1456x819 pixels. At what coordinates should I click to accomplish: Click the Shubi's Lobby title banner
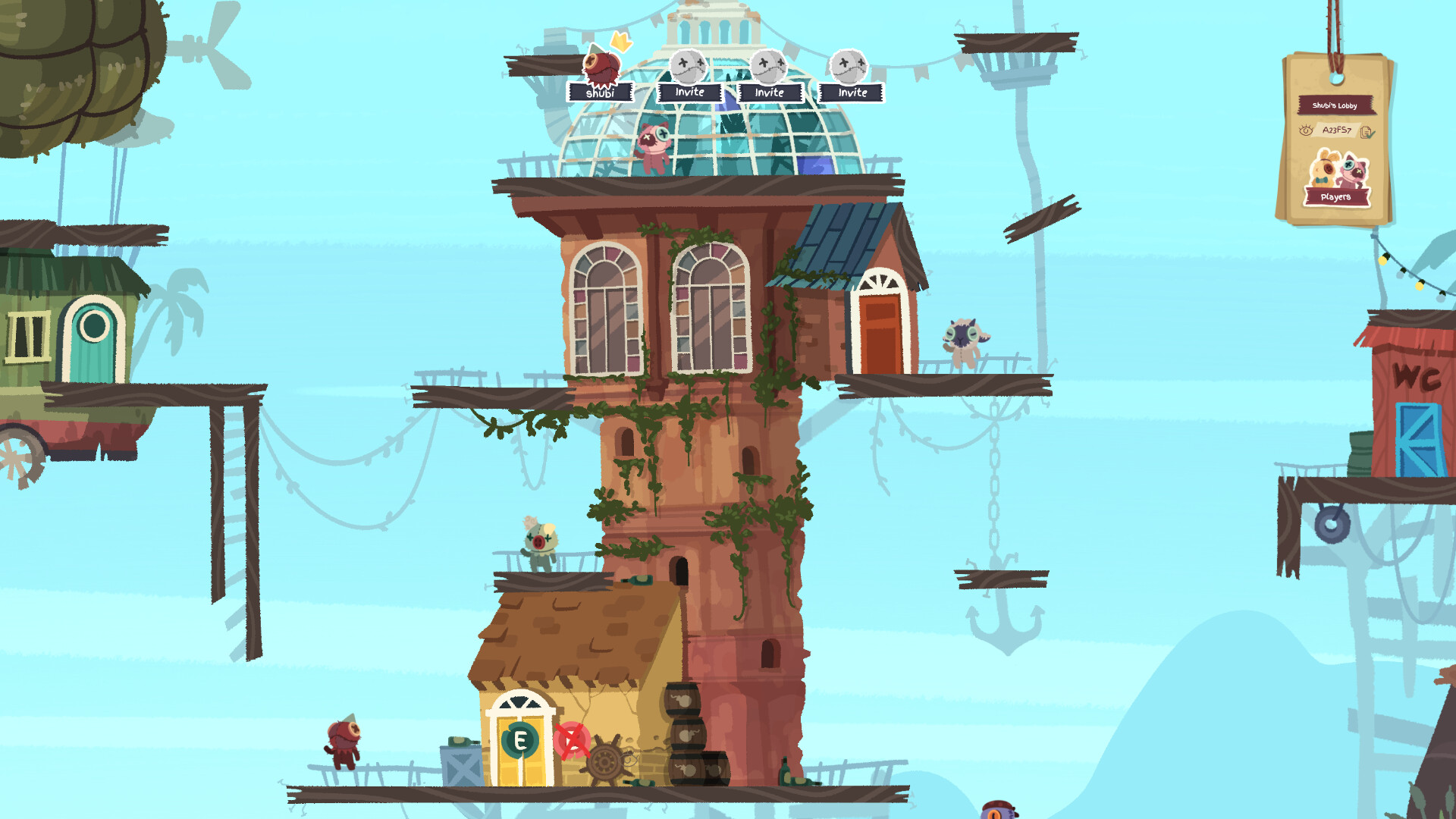[1335, 105]
